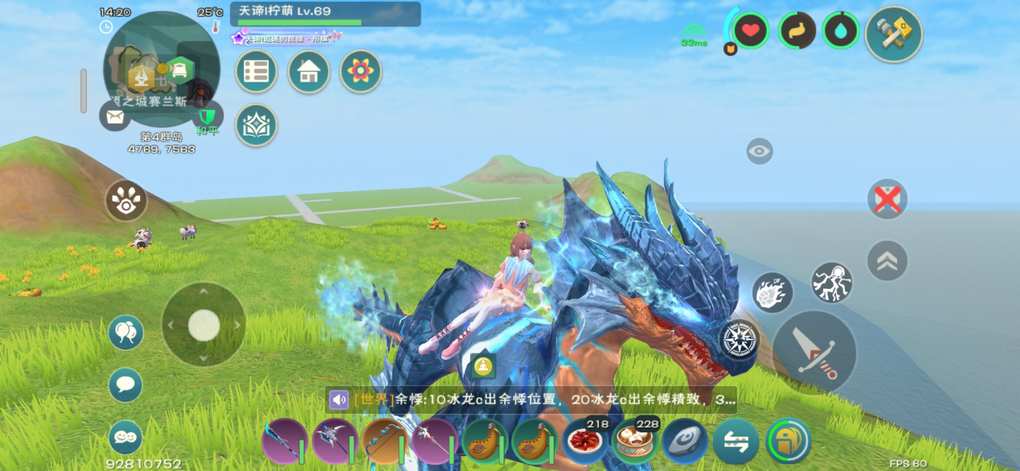
Task: Toggle the eye visibility button
Action: click(x=760, y=152)
